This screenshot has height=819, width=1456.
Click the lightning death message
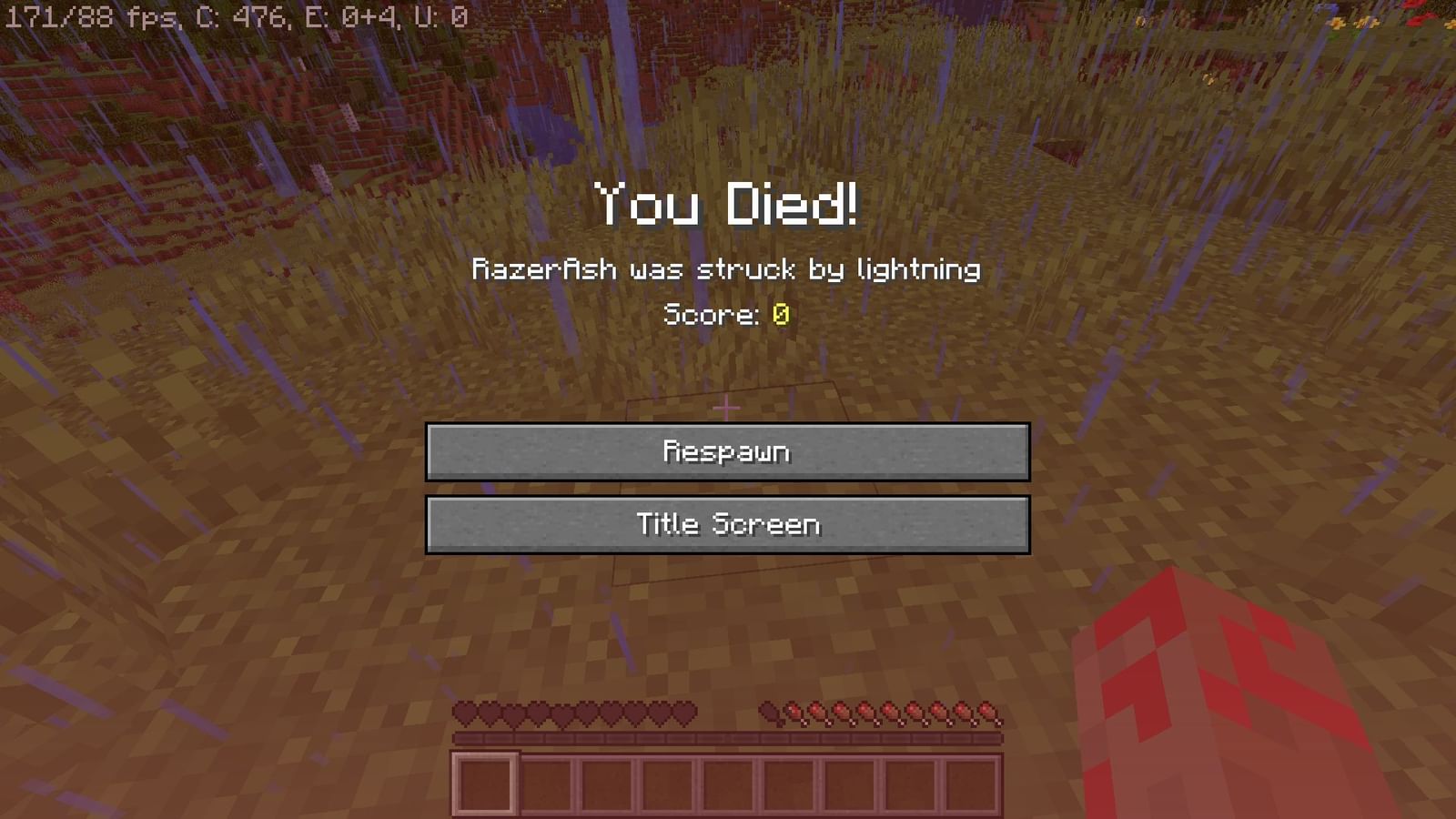tap(727, 269)
